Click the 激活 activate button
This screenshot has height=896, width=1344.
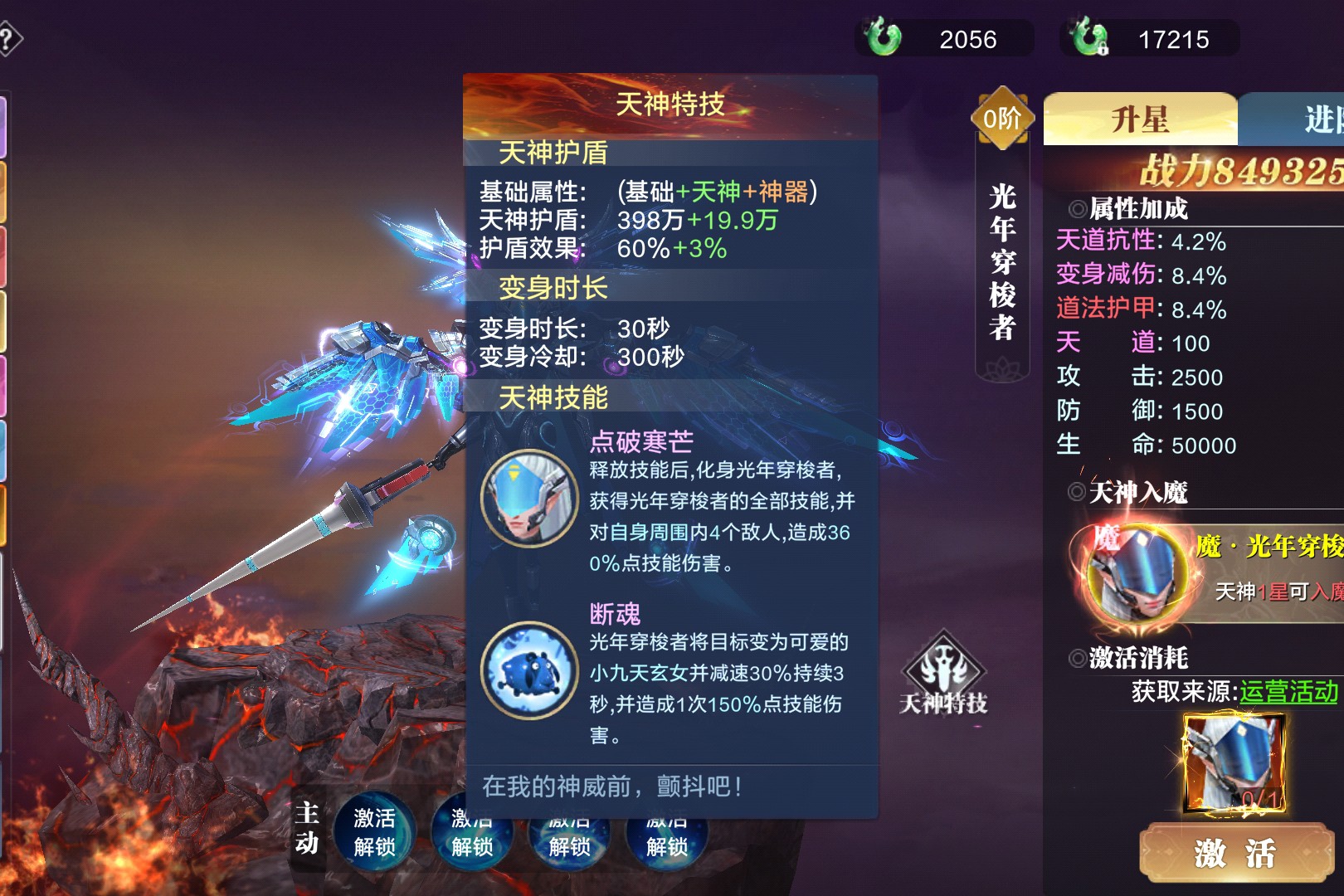[1235, 852]
